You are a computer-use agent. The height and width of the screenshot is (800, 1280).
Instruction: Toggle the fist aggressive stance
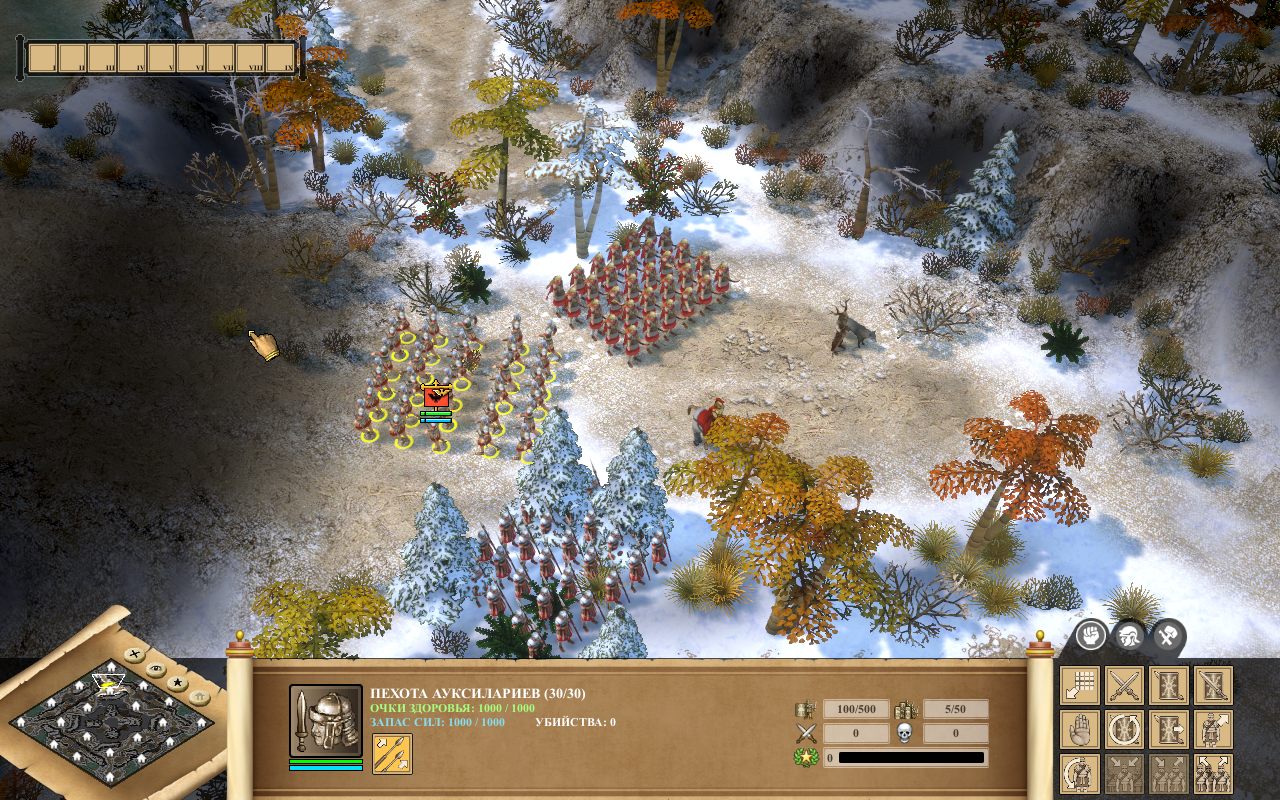coord(1090,635)
